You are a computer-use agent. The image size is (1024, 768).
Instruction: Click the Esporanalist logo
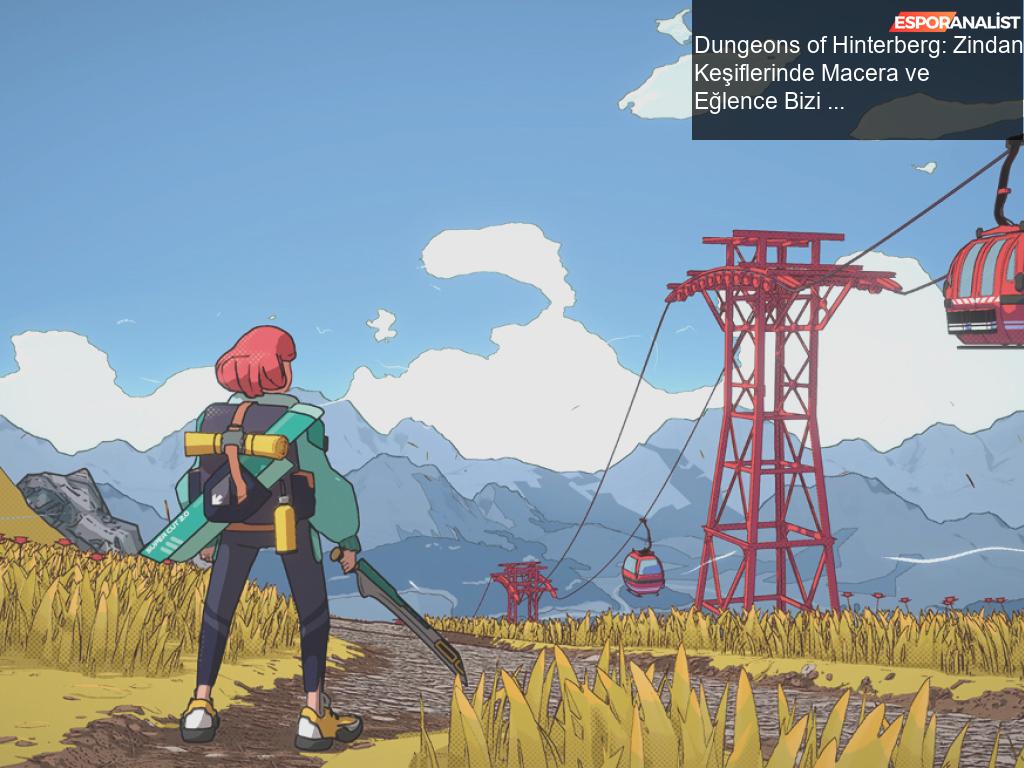click(x=955, y=22)
